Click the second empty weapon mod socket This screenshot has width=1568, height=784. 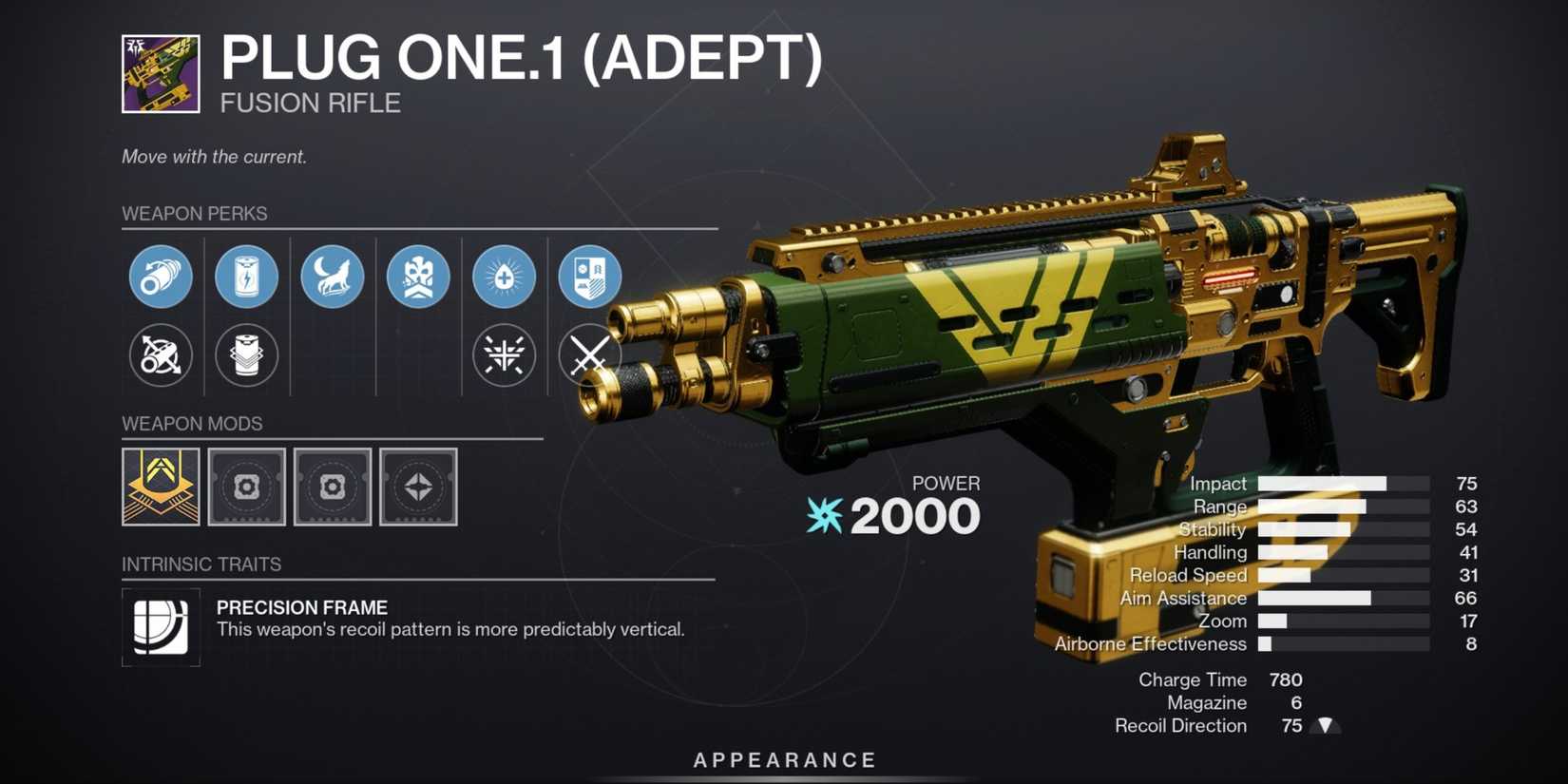coord(333,488)
